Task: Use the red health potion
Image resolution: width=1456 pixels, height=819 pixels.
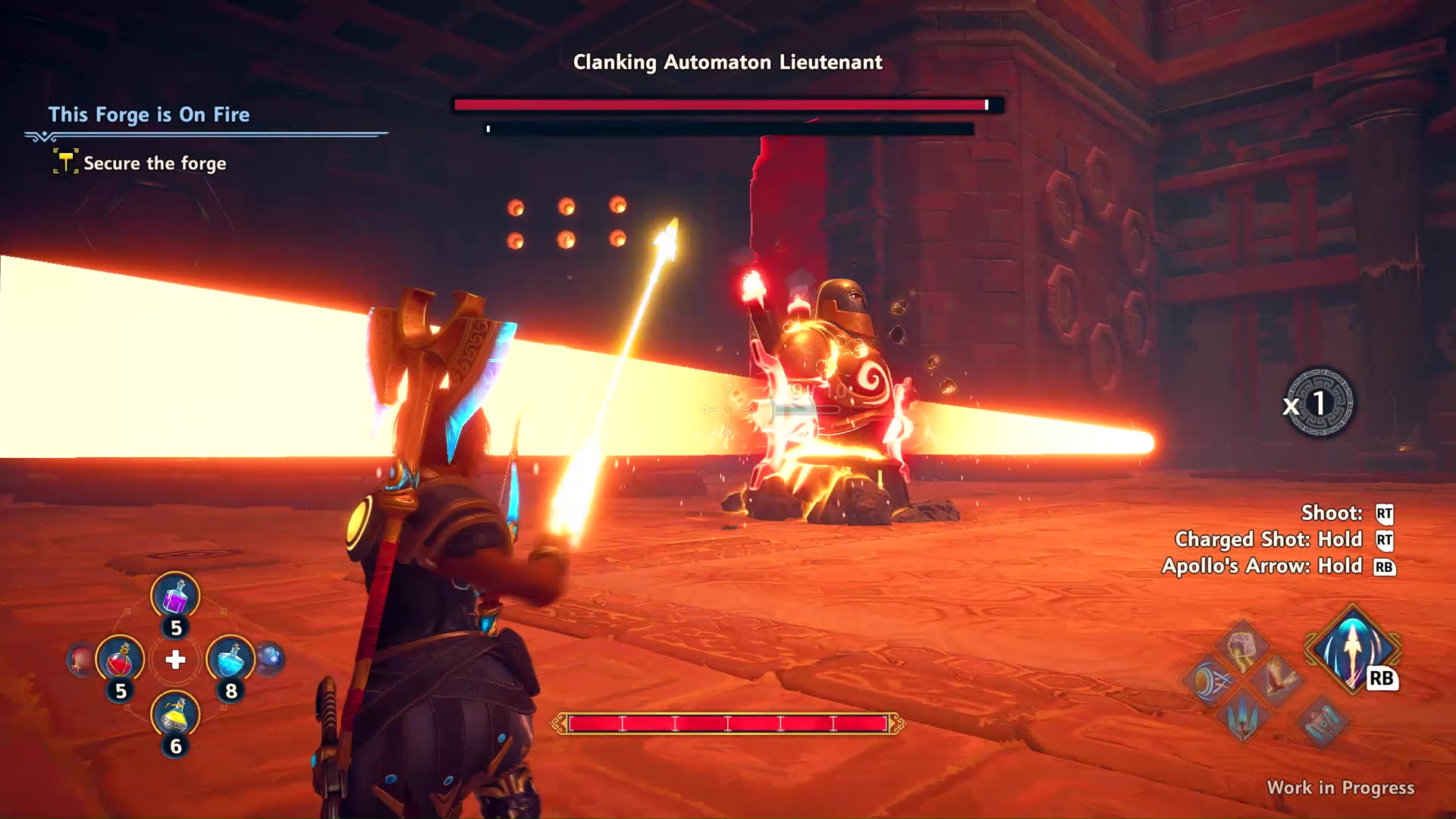Action: click(120, 660)
